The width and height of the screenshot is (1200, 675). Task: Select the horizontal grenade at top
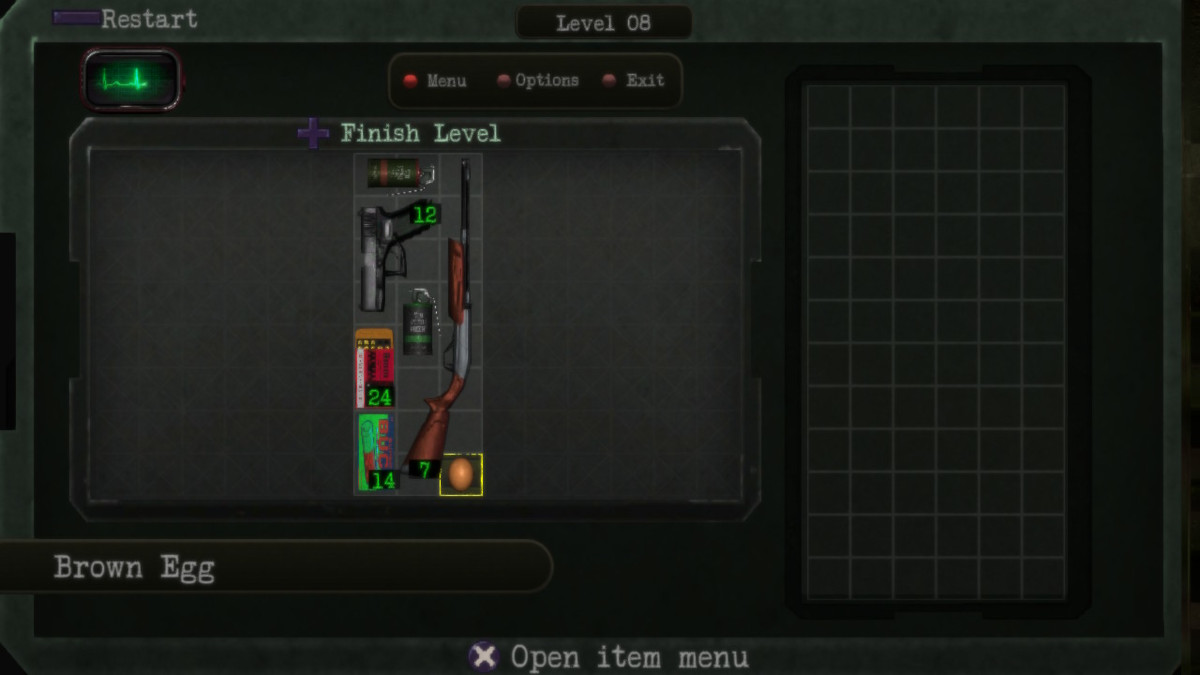(x=396, y=174)
